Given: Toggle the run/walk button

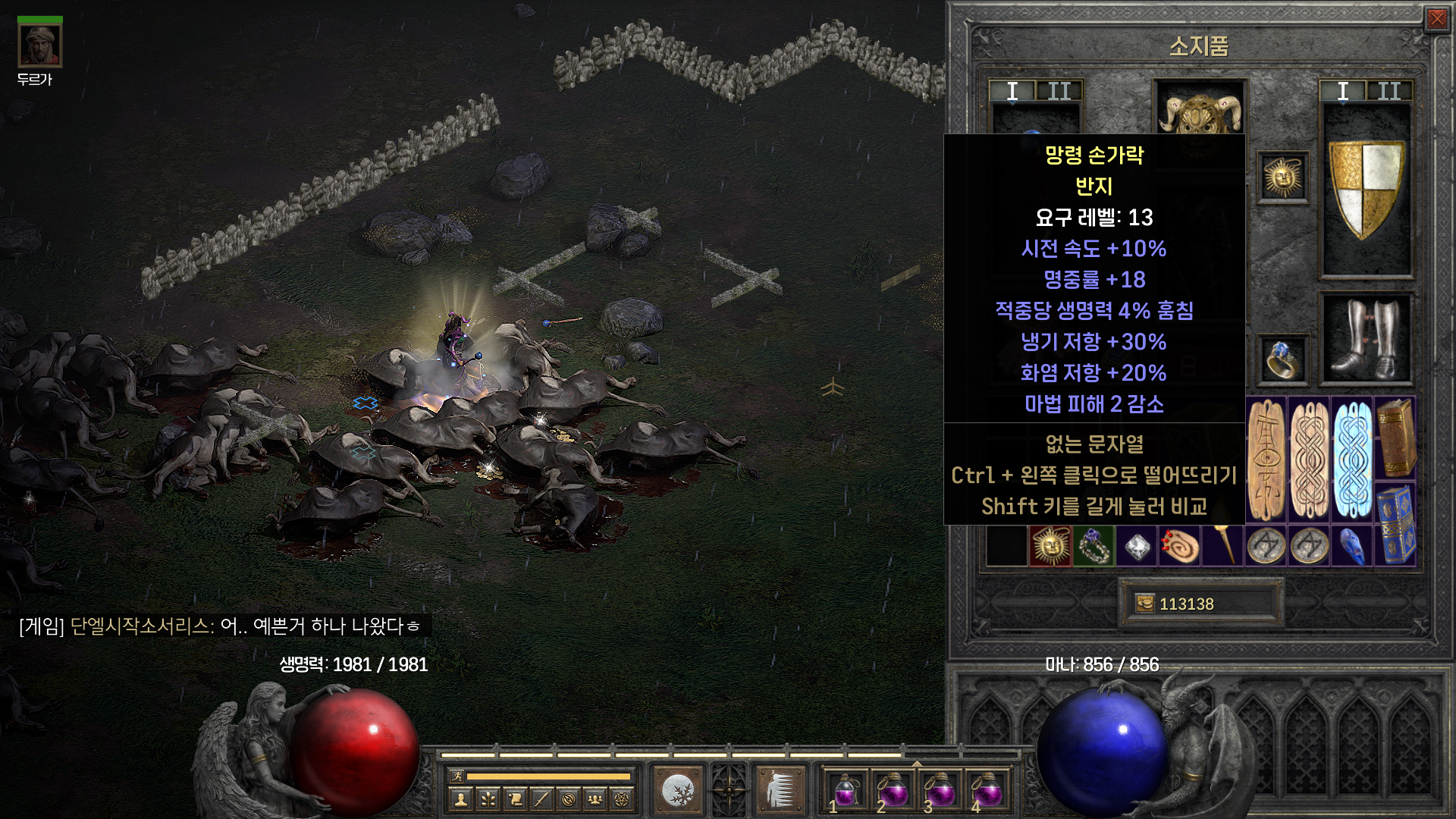Looking at the screenshot, I should (457, 776).
